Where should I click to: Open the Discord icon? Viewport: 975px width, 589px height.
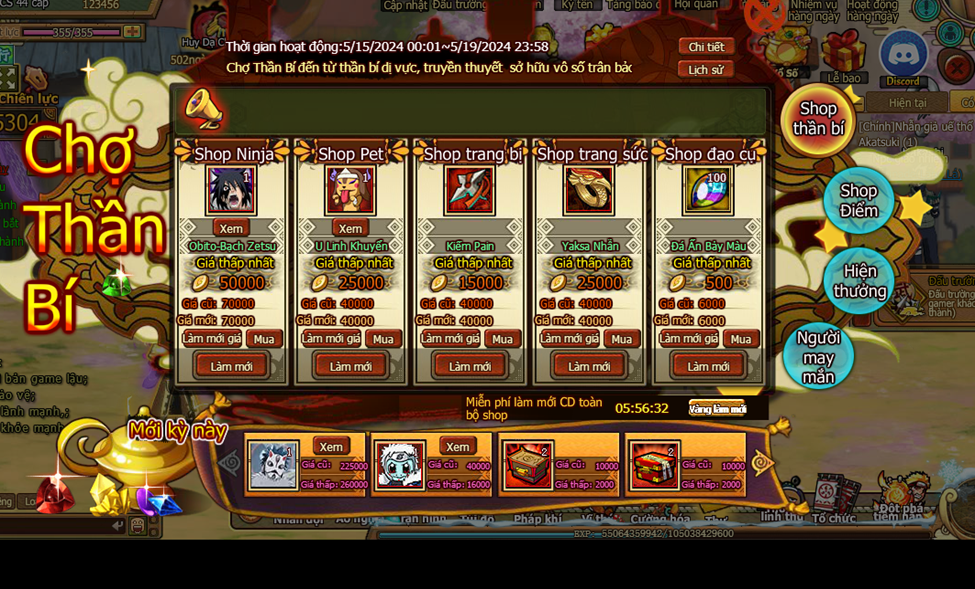(902, 58)
